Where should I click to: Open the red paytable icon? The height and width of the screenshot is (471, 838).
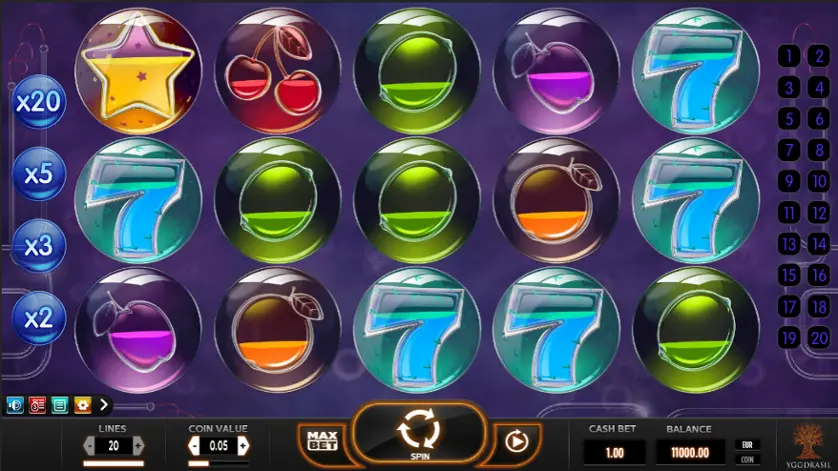pos(37,405)
